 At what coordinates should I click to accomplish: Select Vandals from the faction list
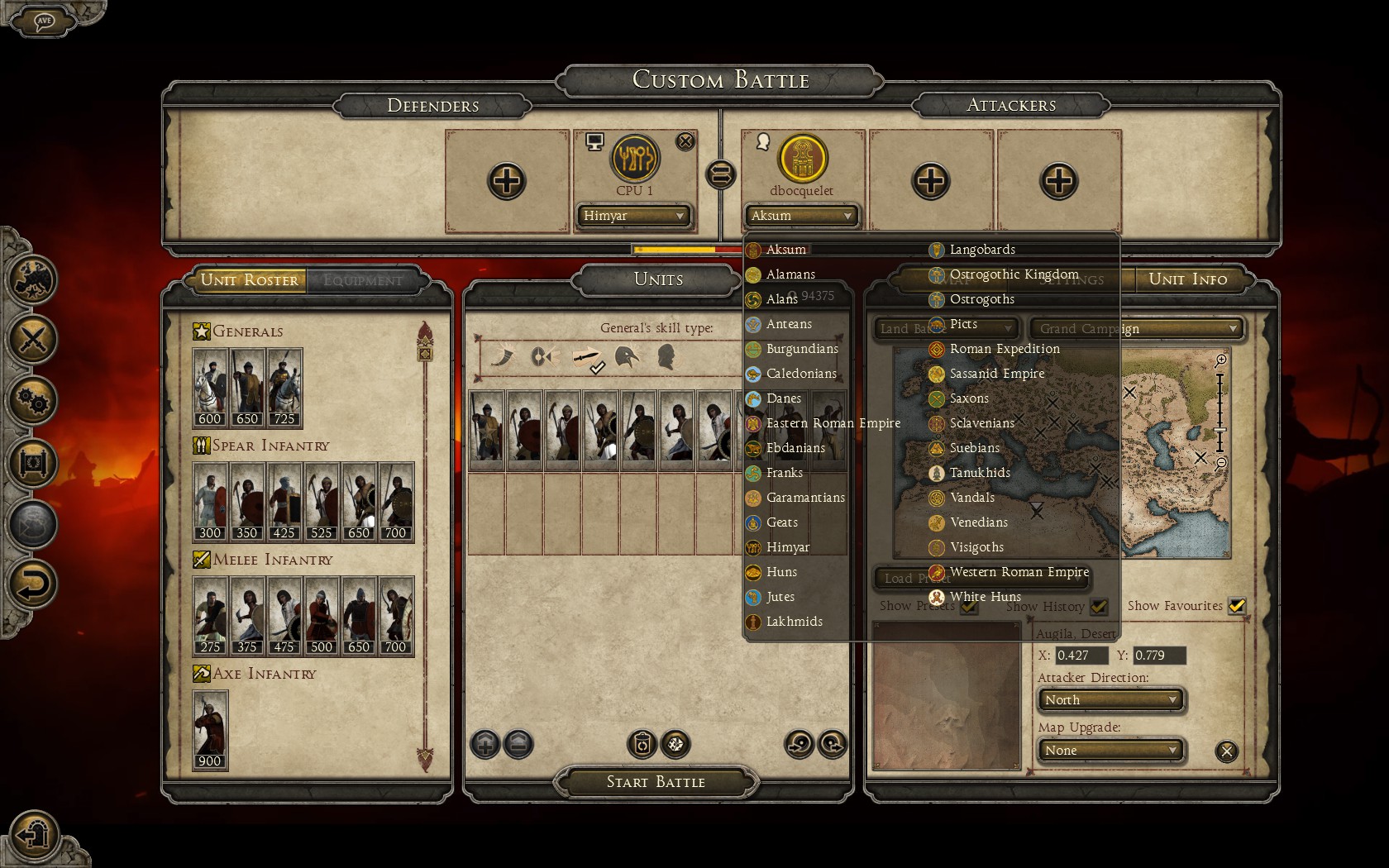click(x=971, y=498)
